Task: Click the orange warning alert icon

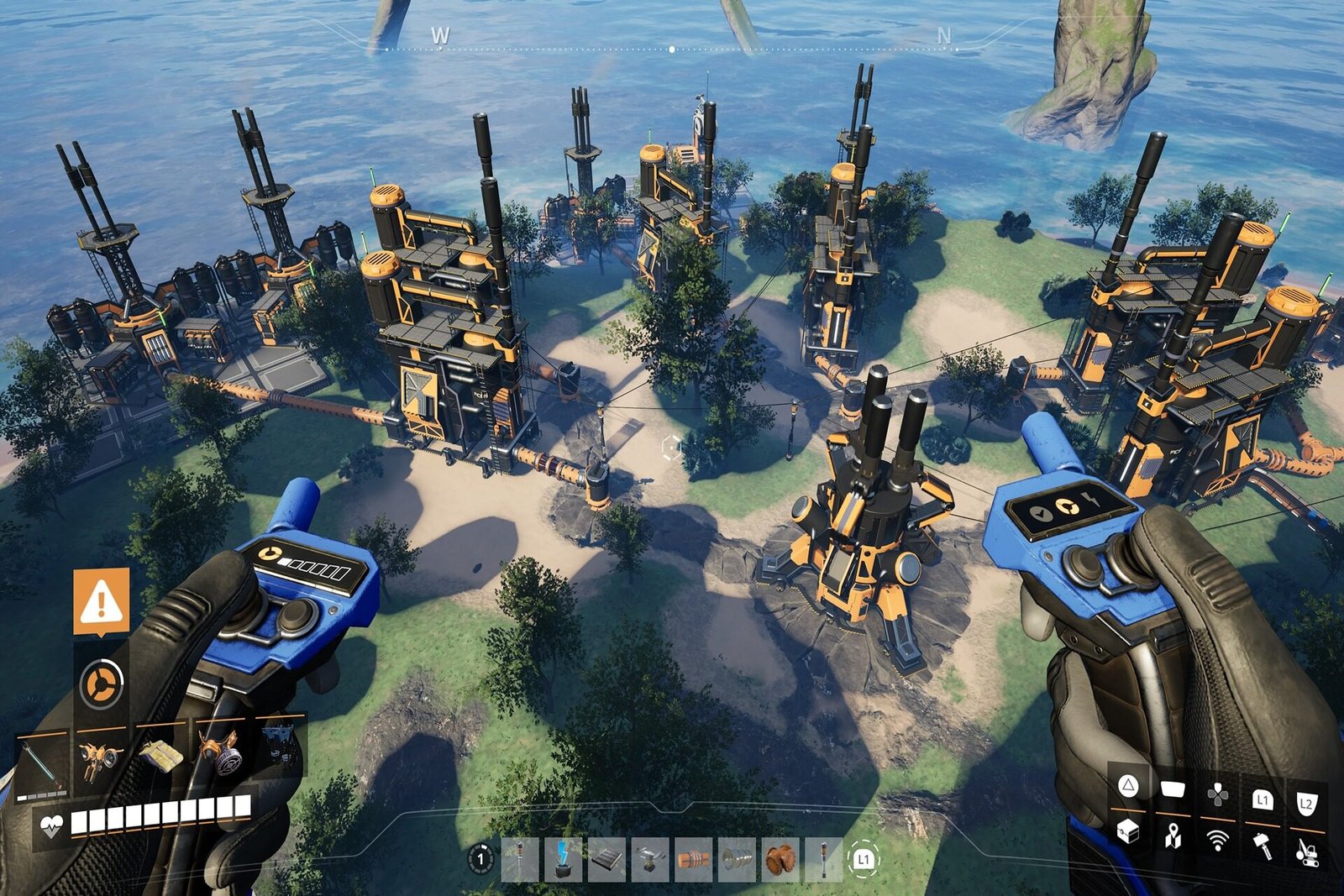Action: click(x=102, y=600)
